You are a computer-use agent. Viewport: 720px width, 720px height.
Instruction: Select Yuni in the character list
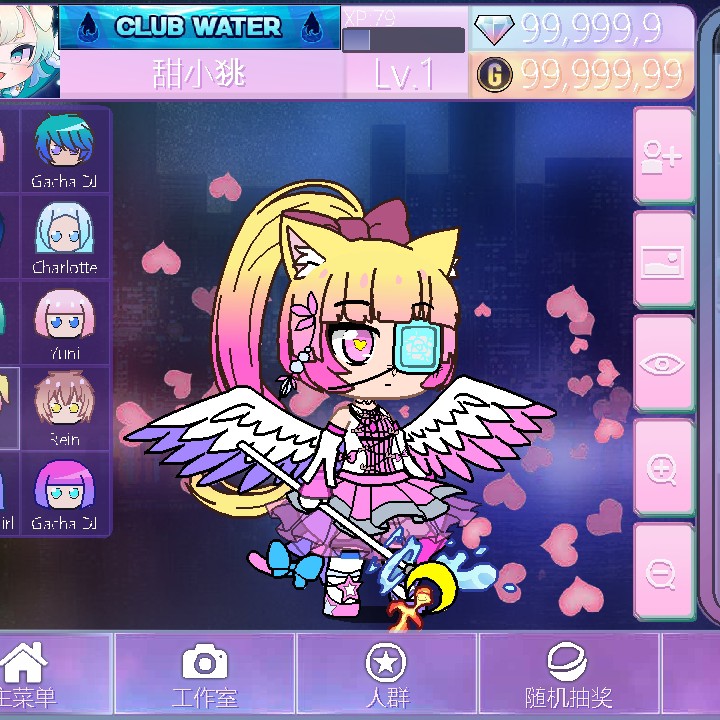pos(64,323)
